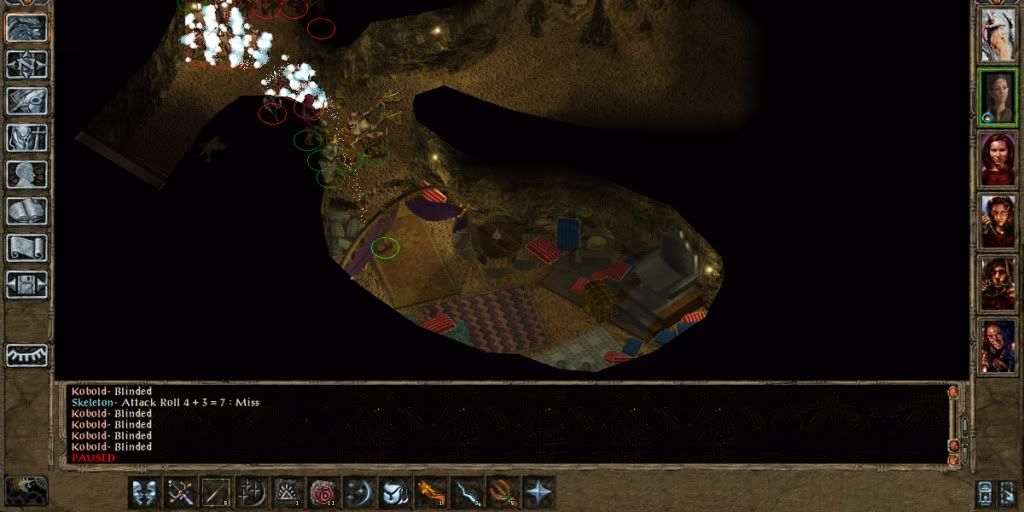This screenshot has width=1024, height=512.
Task: Open the priest scroll button
Action: 27,248
